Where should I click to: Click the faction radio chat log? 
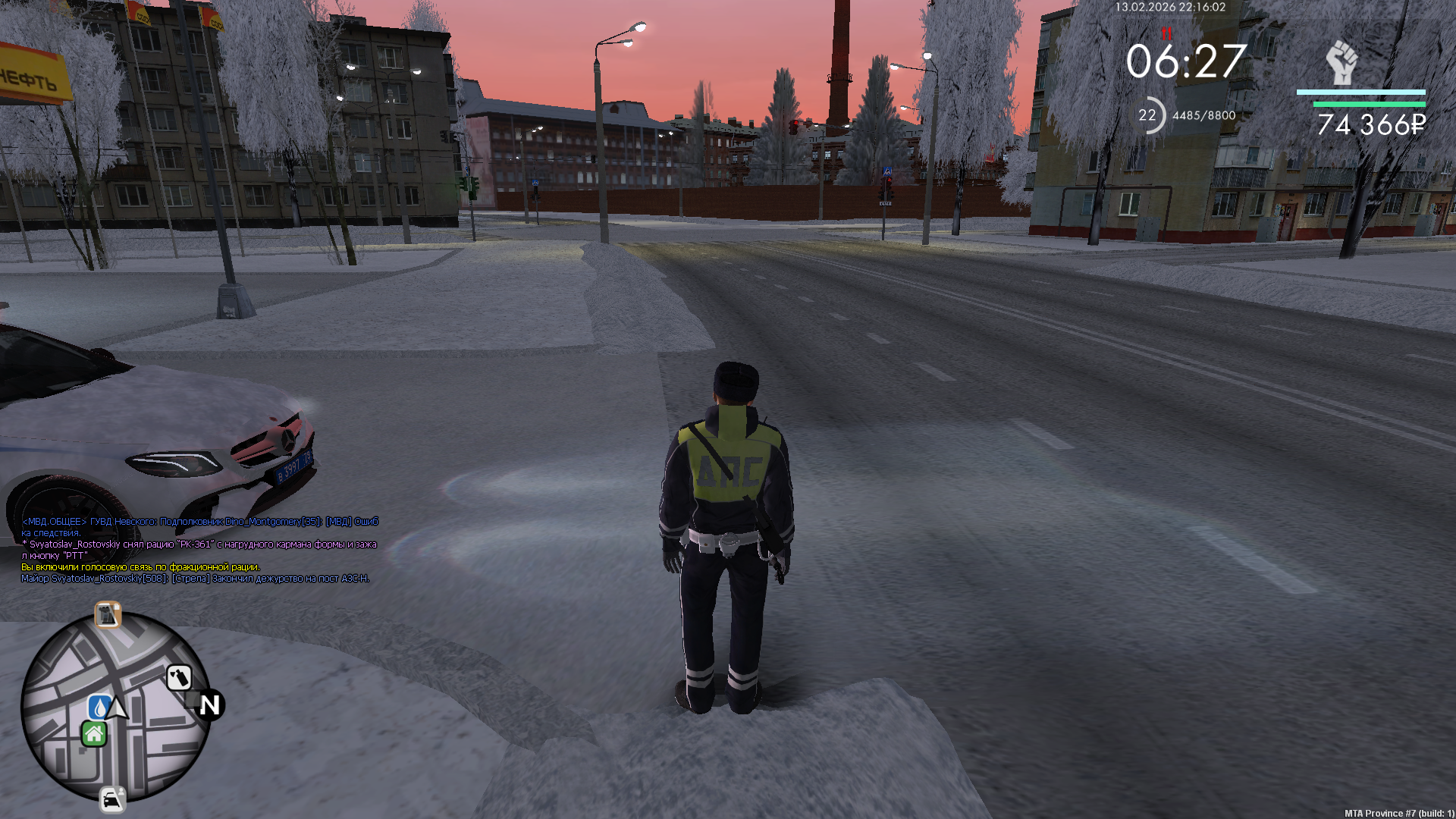coord(199,550)
